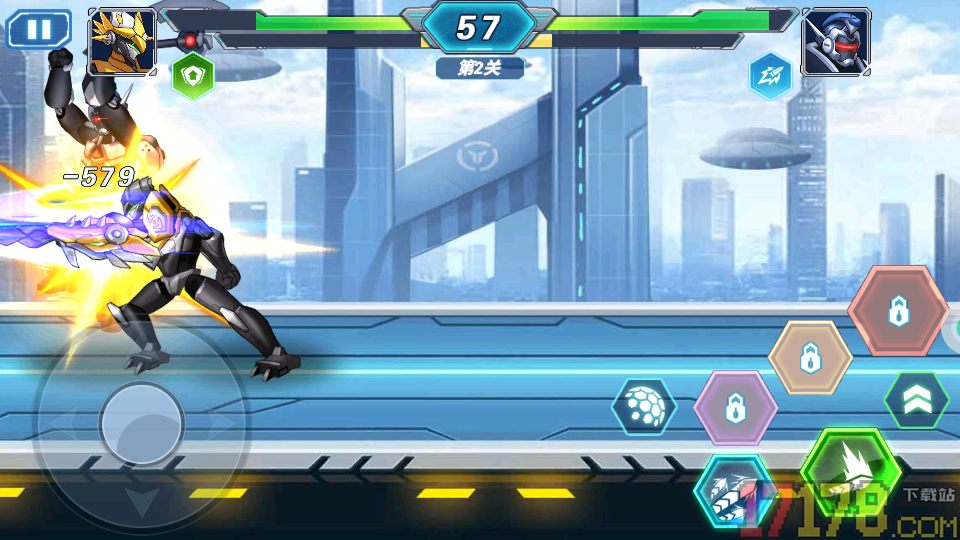Tap the locked red skill hexagon
The image size is (960, 540).
click(898, 310)
